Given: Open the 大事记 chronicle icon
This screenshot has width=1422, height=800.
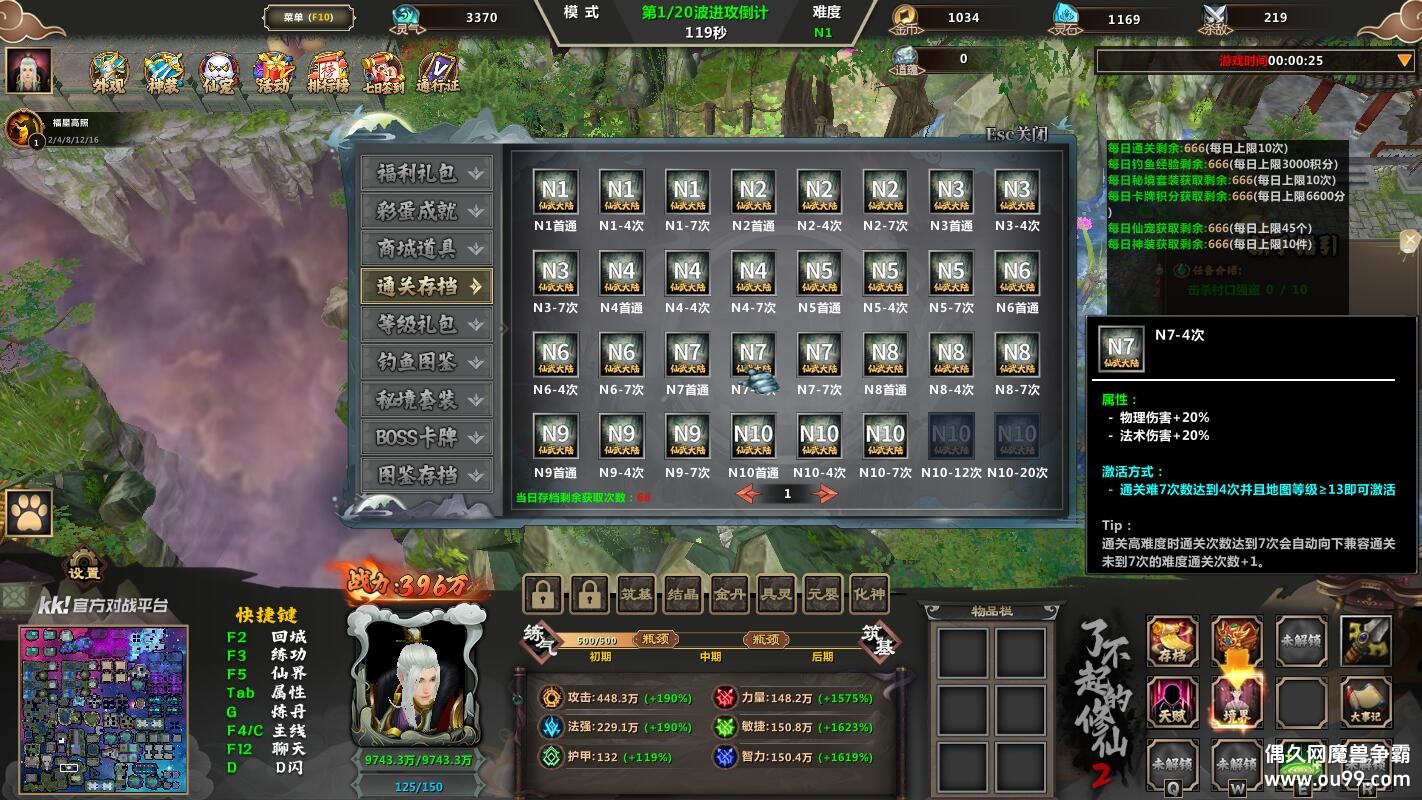Looking at the screenshot, I should click(1366, 702).
